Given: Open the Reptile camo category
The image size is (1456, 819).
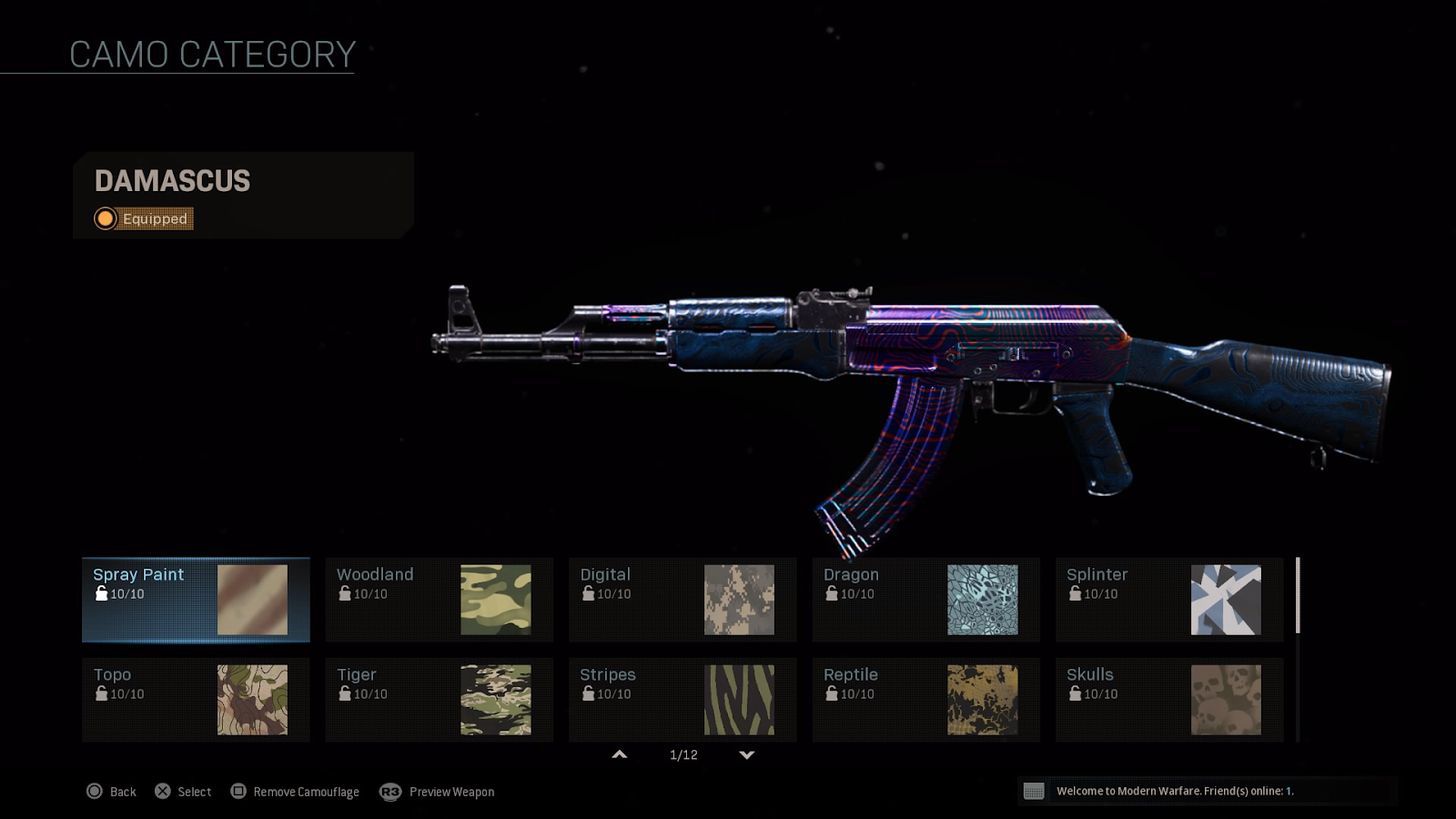Looking at the screenshot, I should [925, 700].
